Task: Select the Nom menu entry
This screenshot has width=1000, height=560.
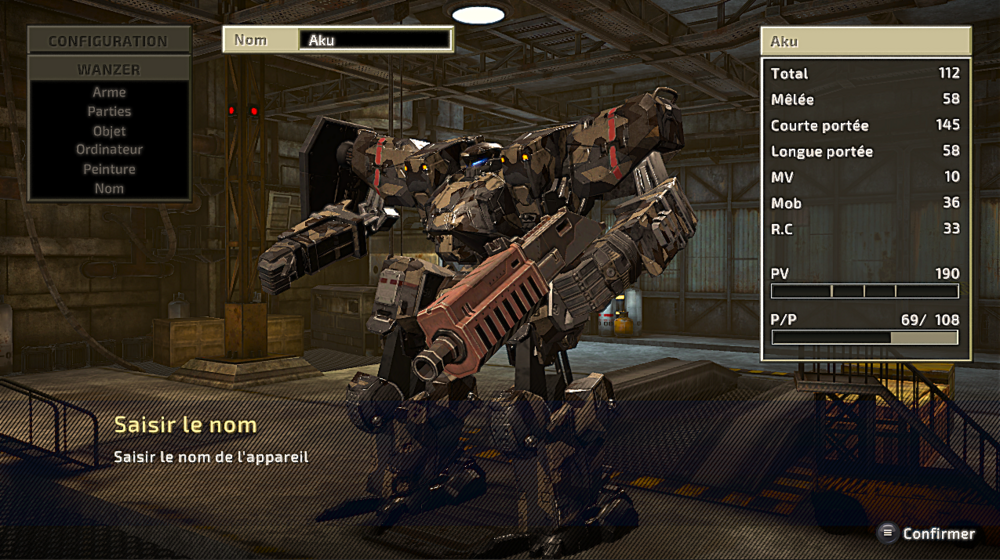Action: (109, 188)
